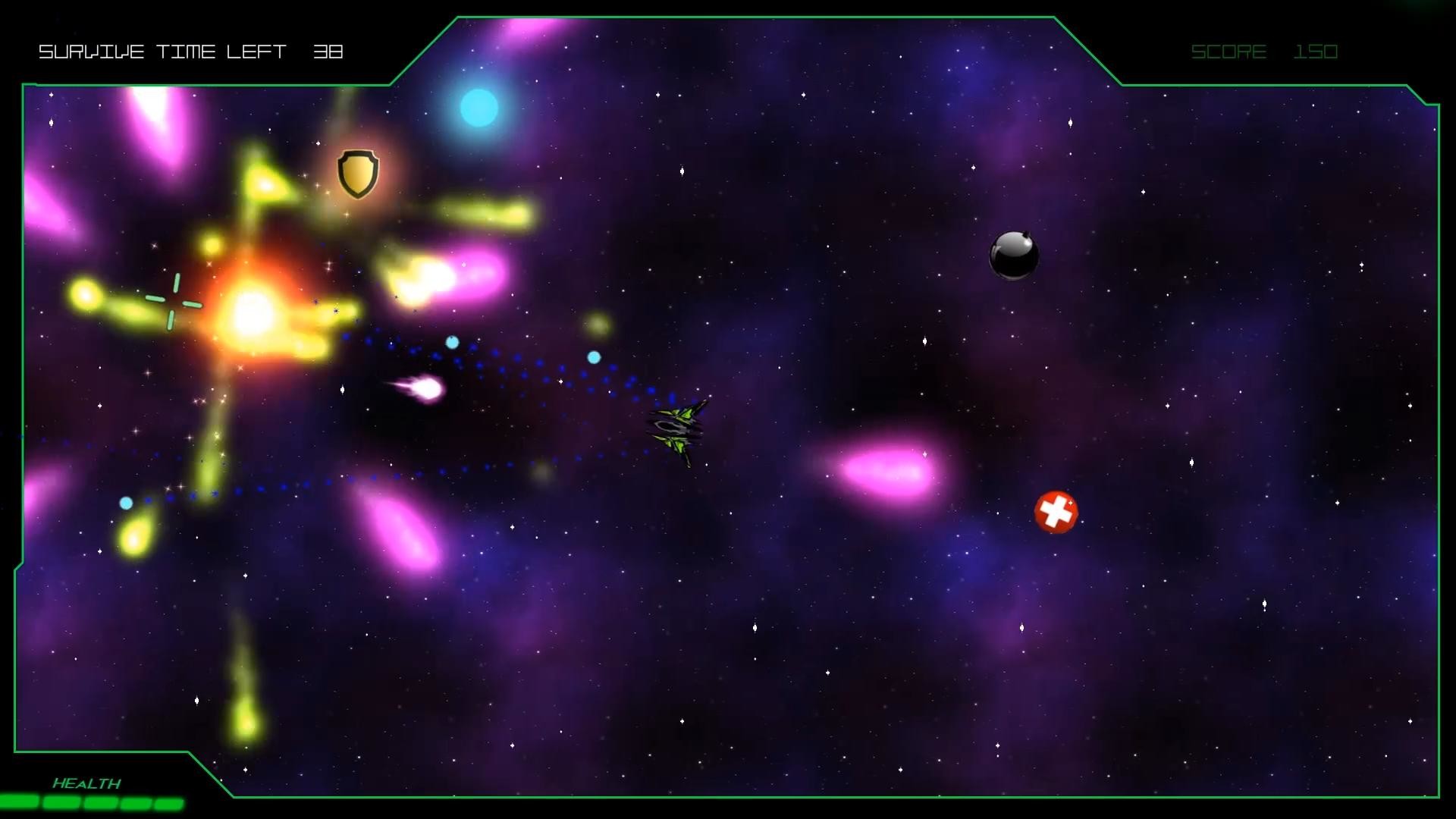Viewport: 1456px width, 819px height.
Task: Target the green crosshair reticle
Action: pos(175,301)
